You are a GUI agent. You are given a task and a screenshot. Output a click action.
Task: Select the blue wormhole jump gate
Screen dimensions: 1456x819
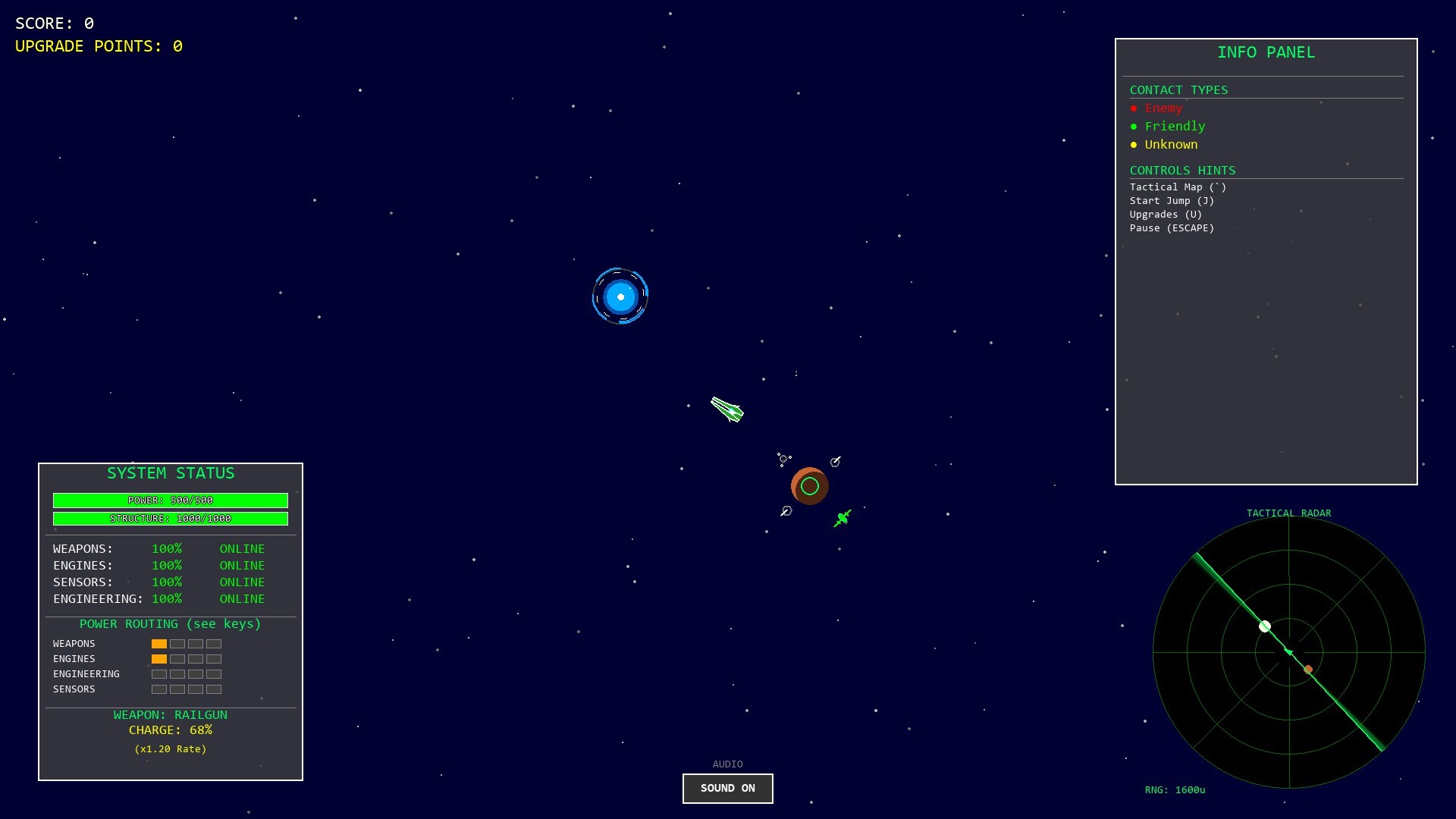620,297
